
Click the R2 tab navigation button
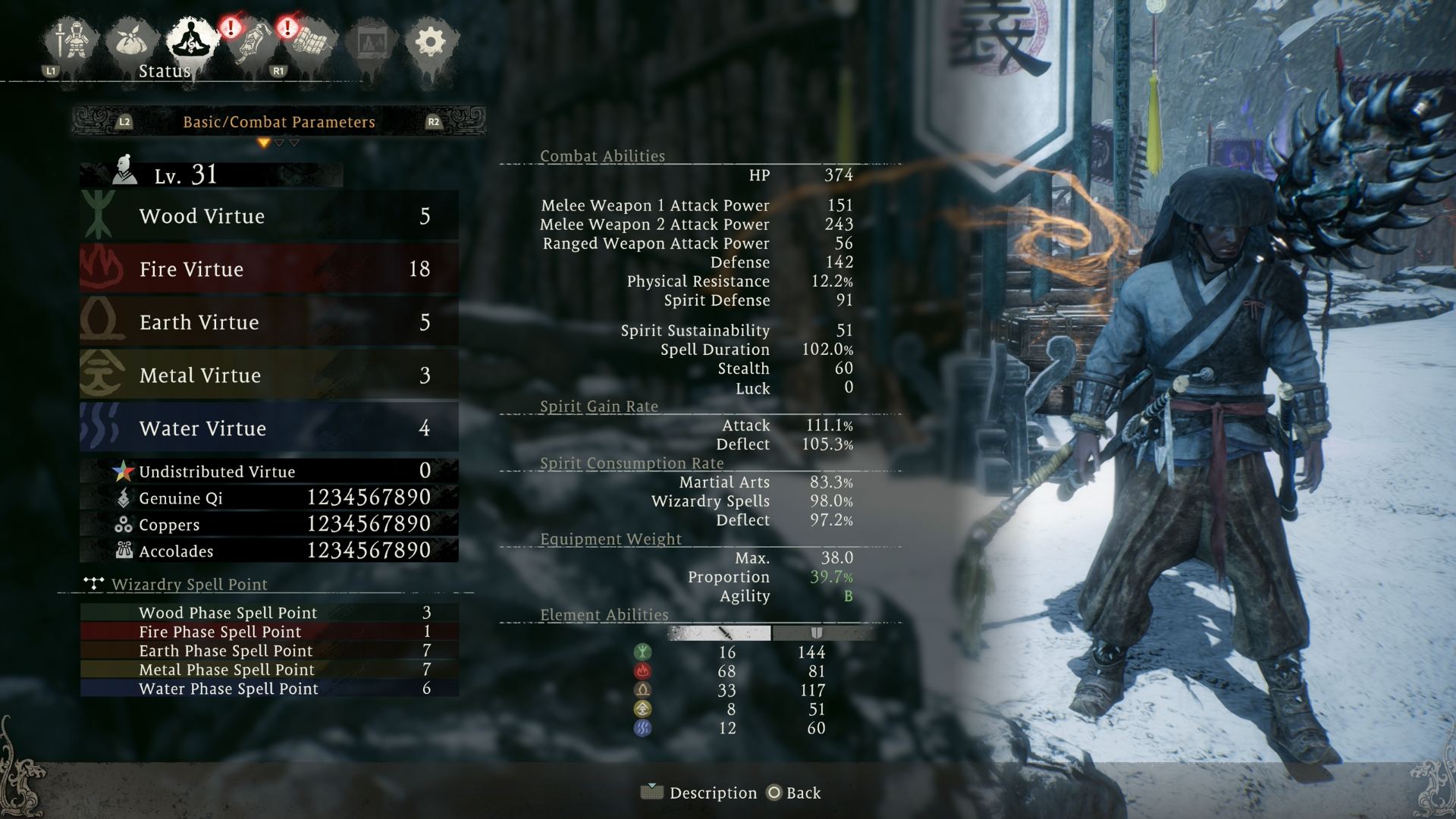(434, 122)
